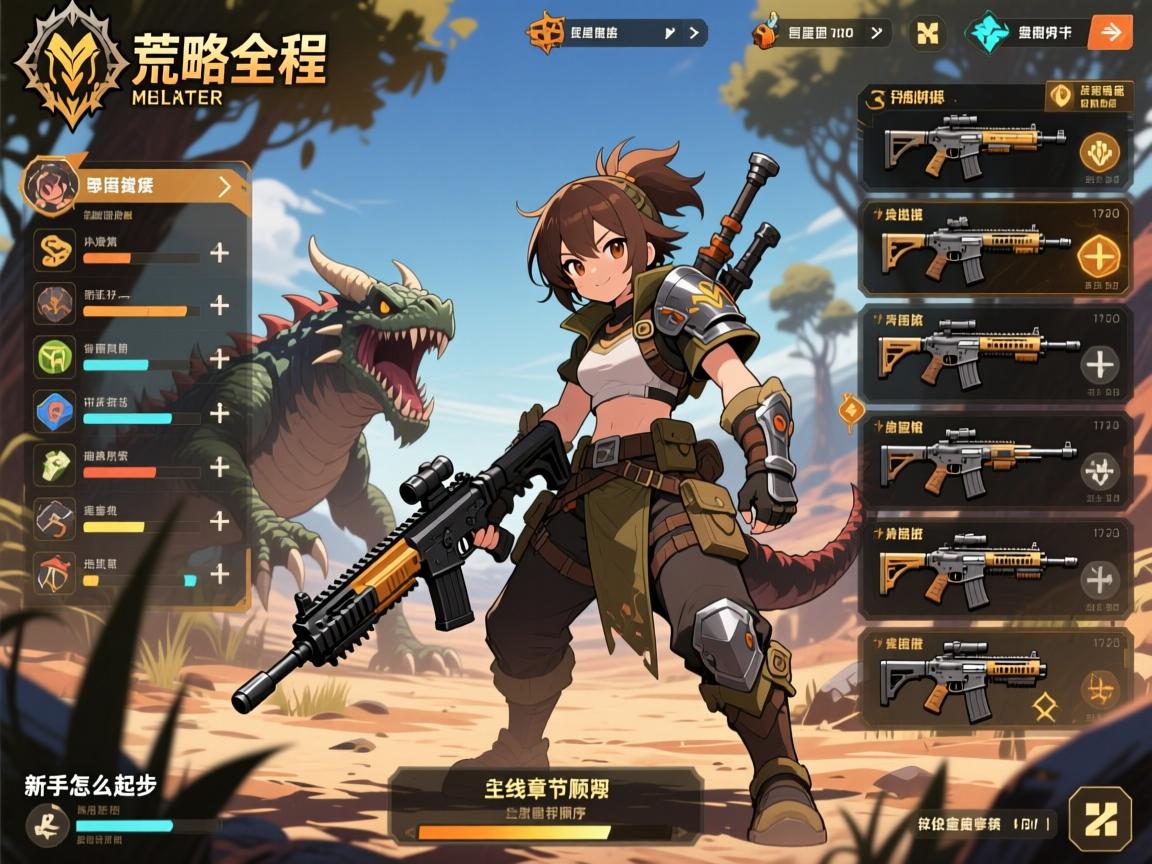This screenshot has height=864, width=1152.
Task: Click the plus beside the red hat skill
Action: coord(219,574)
